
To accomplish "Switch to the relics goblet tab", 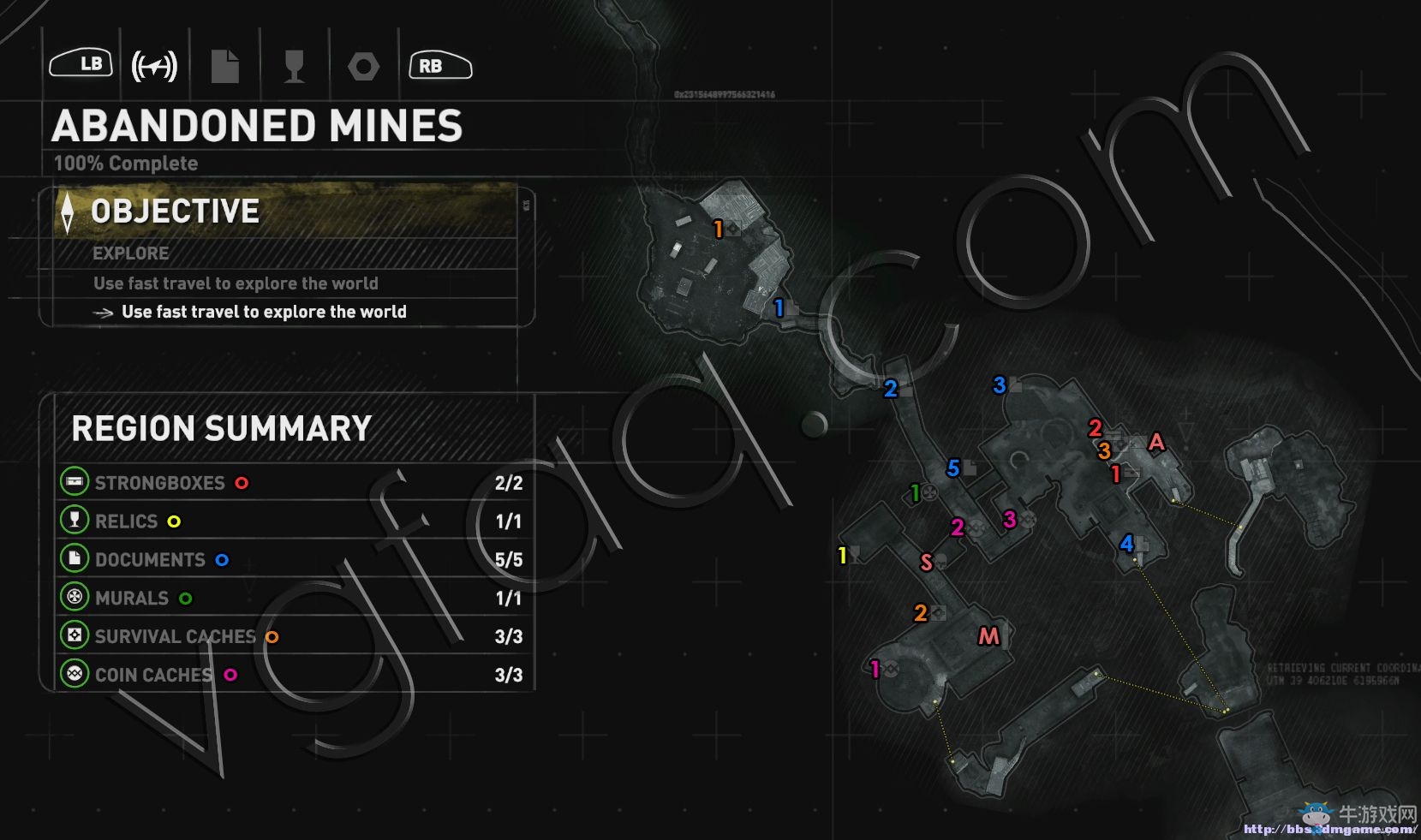I will point(294,66).
